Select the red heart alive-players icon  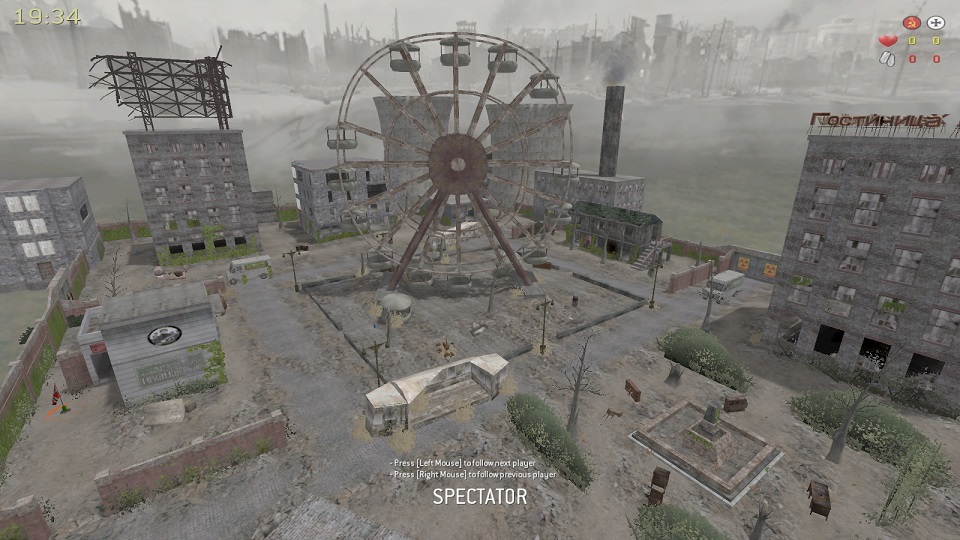(887, 41)
